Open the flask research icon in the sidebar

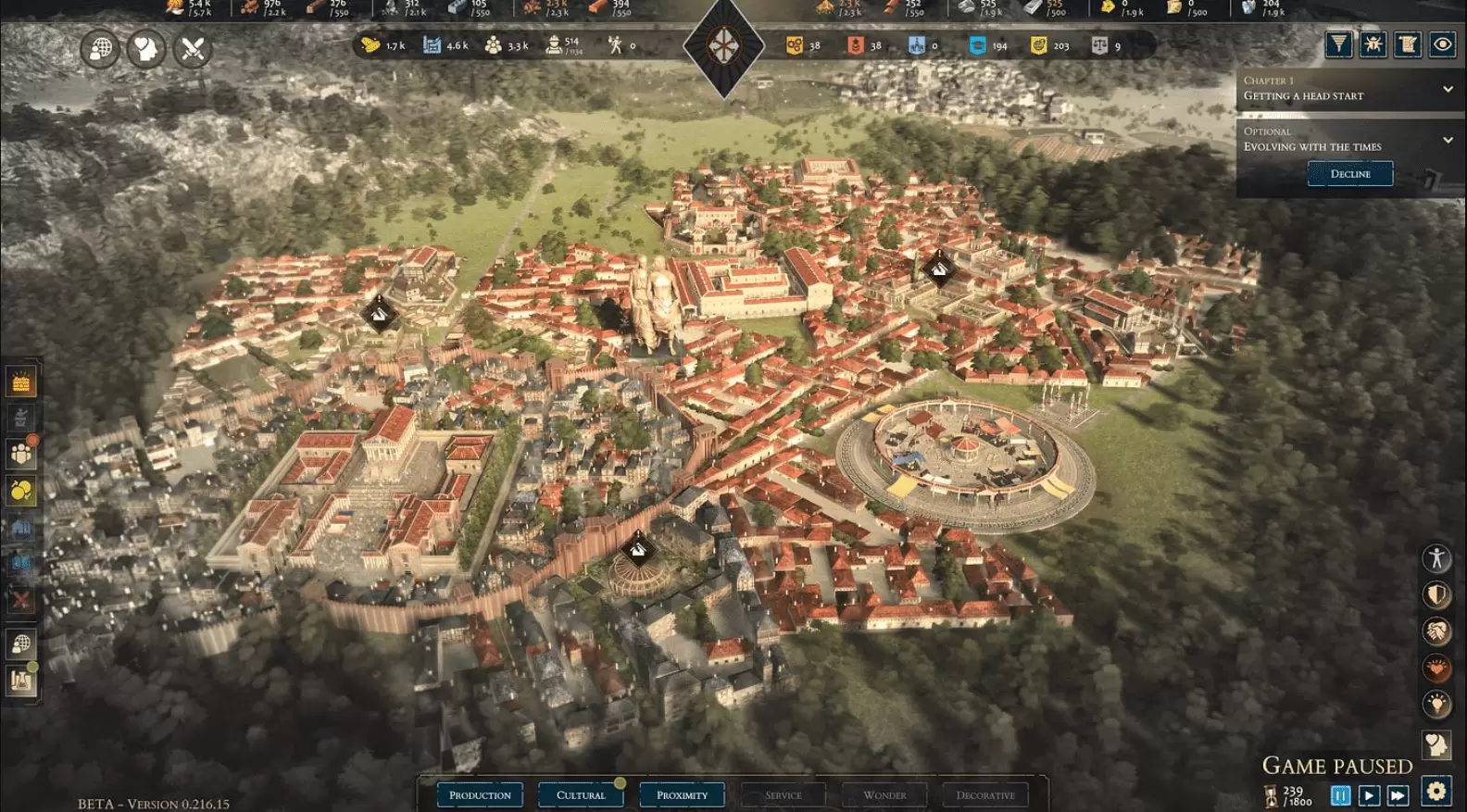pyautogui.click(x=21, y=681)
